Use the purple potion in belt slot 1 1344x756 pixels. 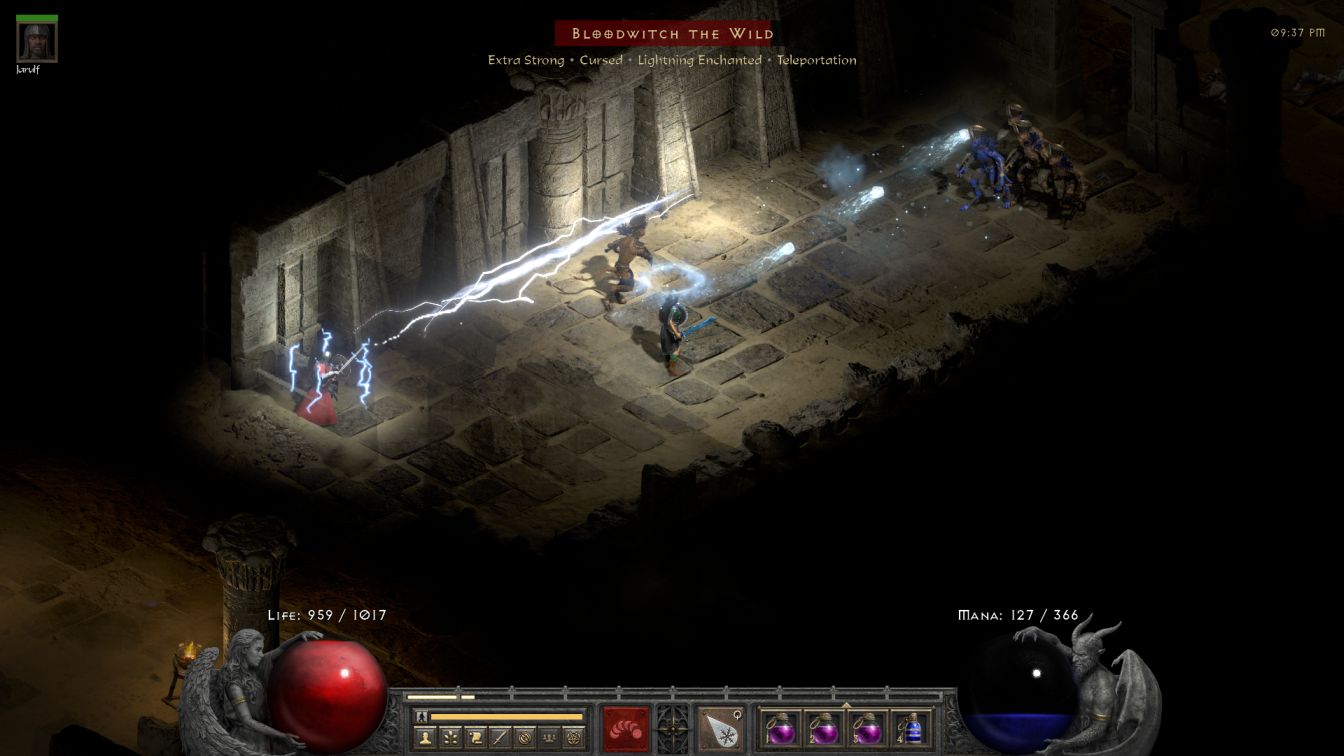click(x=780, y=728)
